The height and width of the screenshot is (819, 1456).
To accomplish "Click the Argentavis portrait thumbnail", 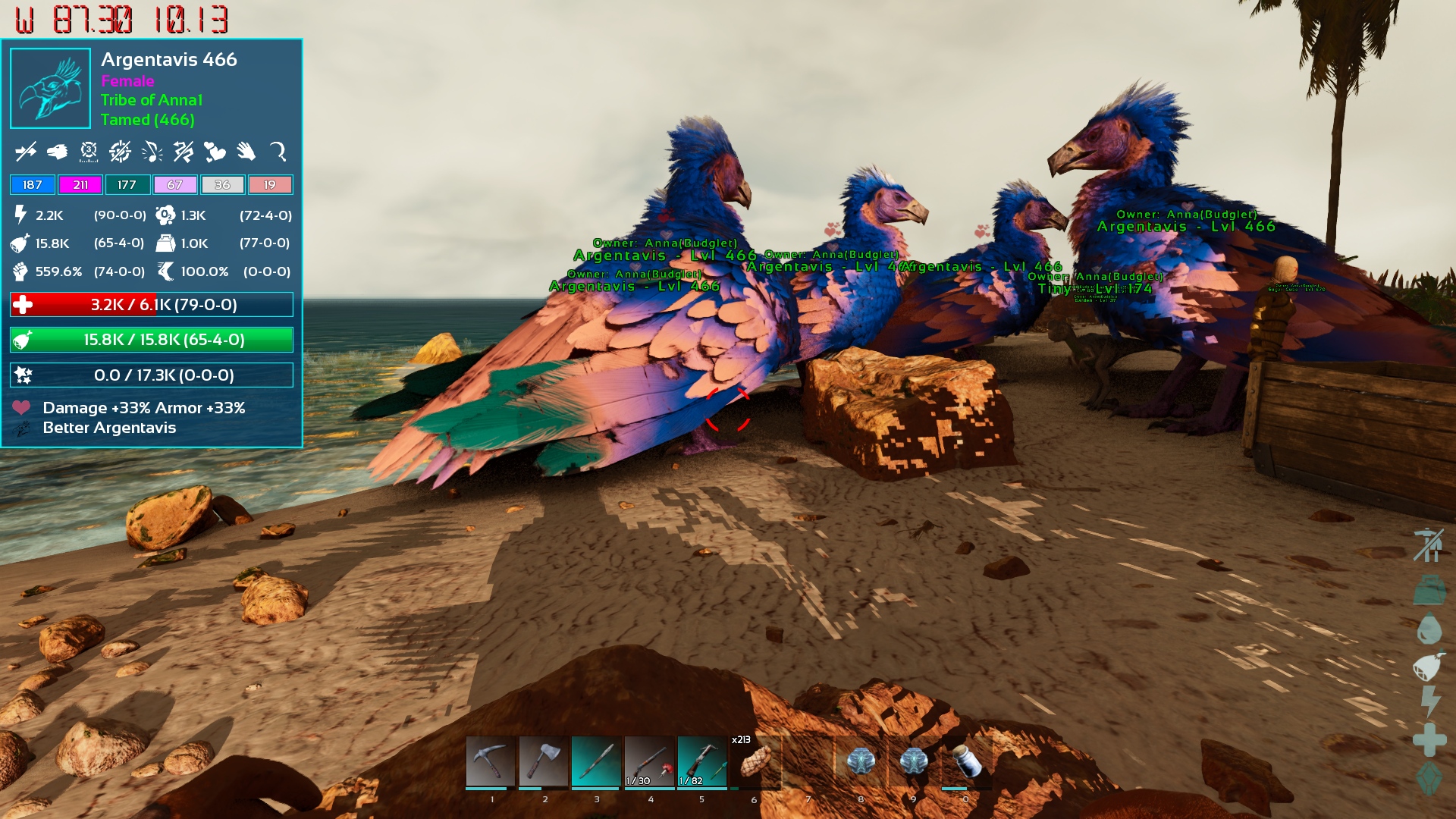I will point(51,89).
